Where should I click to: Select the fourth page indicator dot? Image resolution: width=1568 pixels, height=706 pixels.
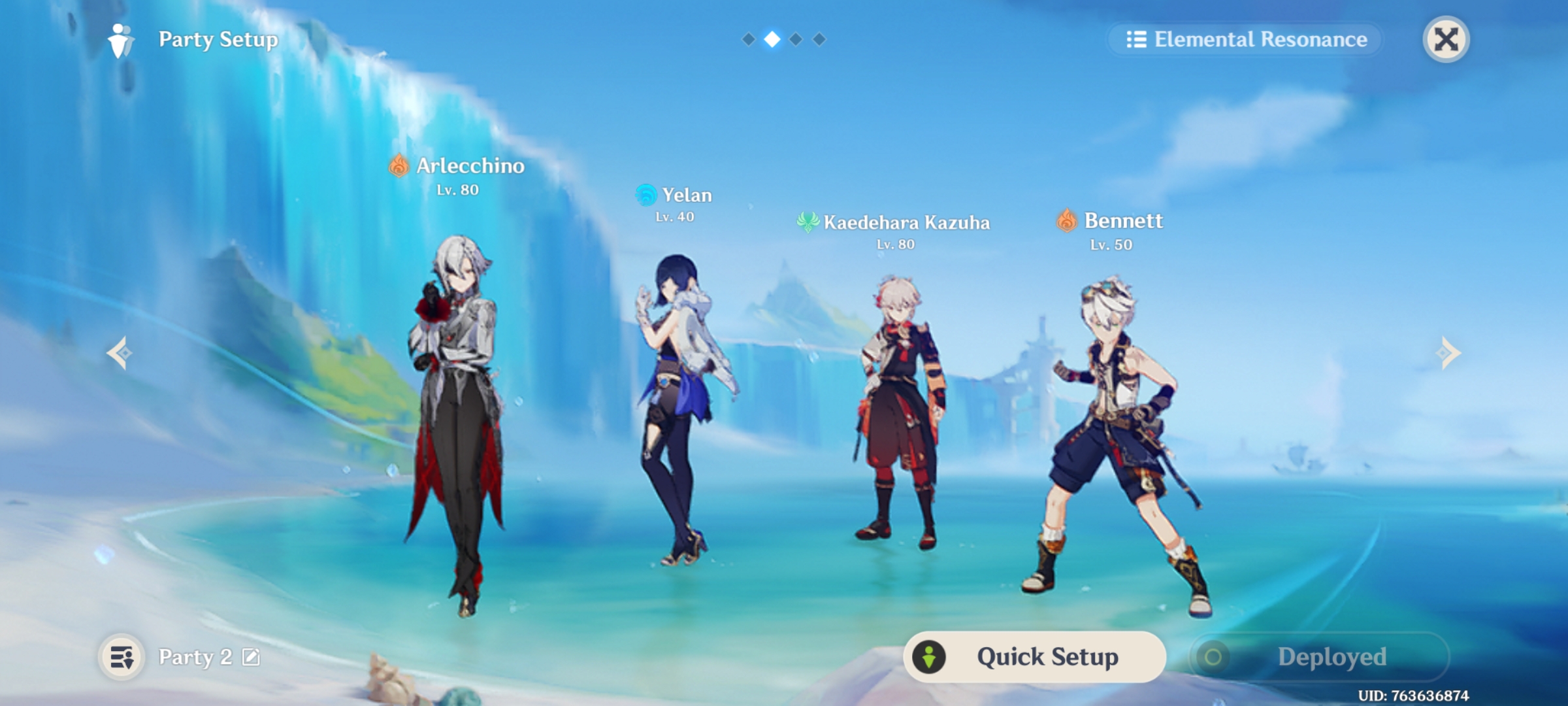(x=819, y=39)
